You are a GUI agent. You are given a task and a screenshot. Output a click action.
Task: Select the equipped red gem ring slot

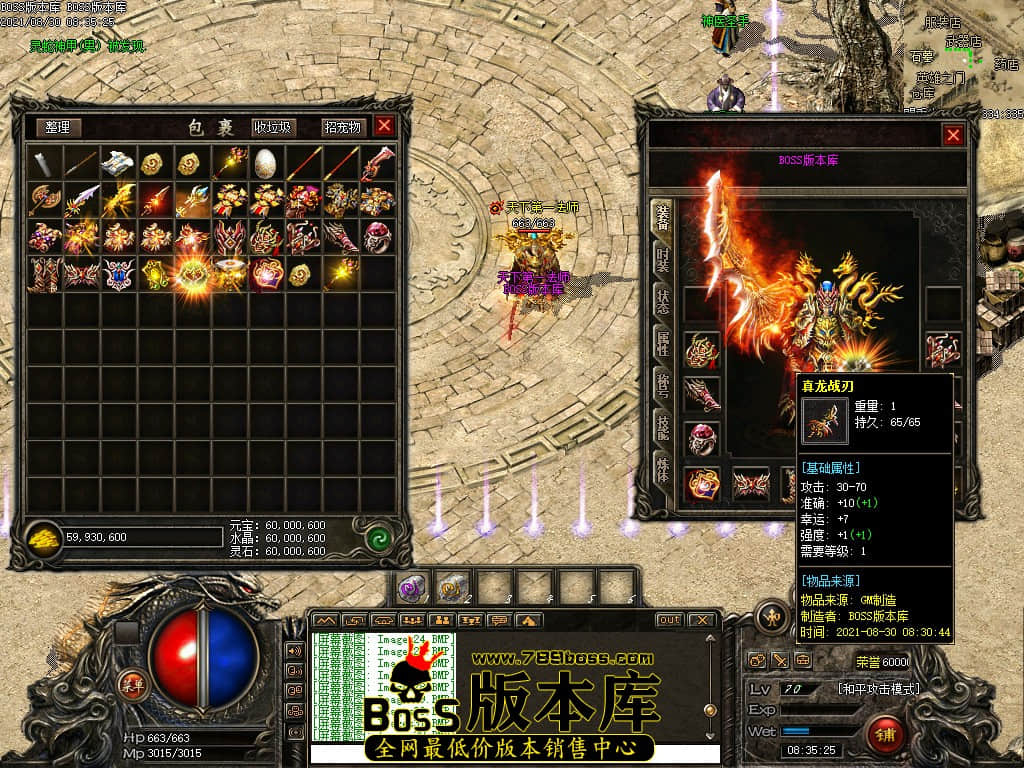[701, 438]
